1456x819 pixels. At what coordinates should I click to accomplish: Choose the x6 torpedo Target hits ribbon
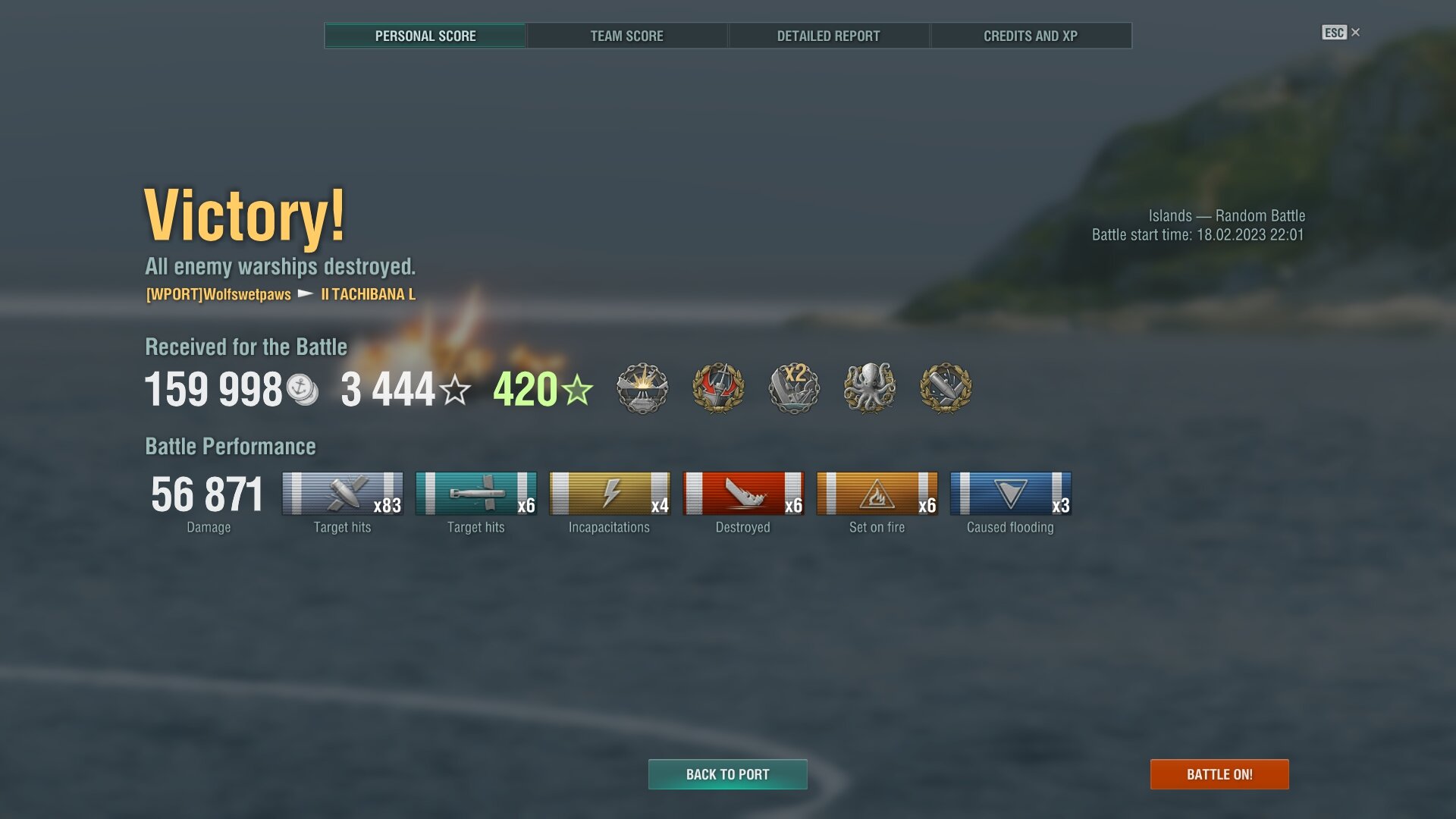click(x=475, y=494)
